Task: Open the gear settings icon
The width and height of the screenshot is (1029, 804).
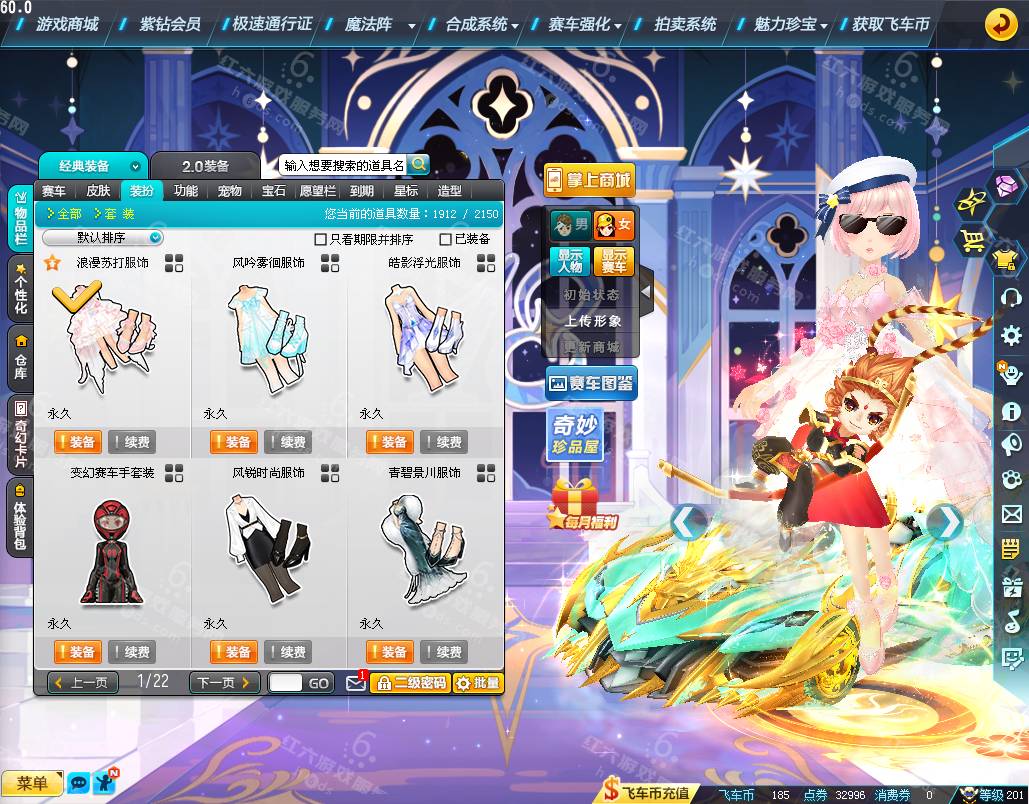Action: point(1011,336)
